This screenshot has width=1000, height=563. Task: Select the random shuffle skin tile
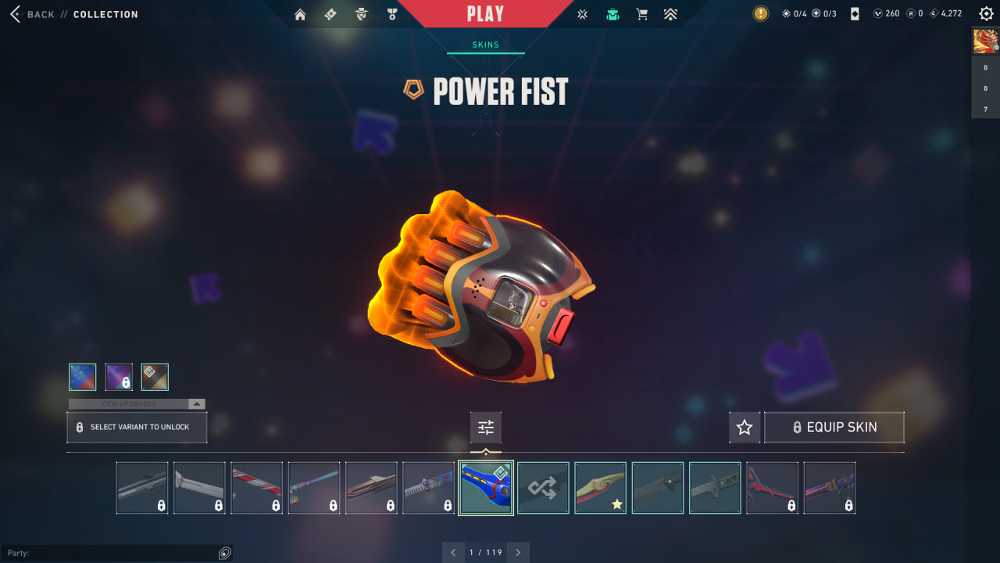pos(543,488)
